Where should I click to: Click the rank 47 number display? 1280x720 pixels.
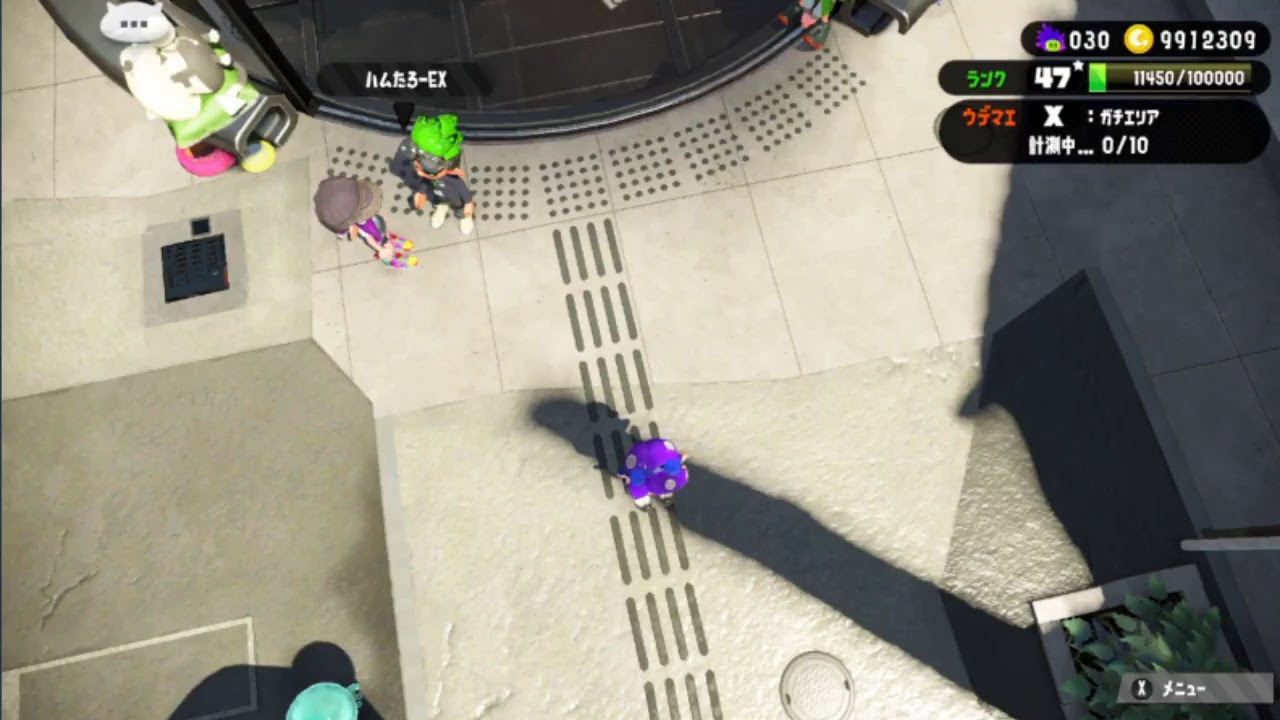click(x=1052, y=77)
